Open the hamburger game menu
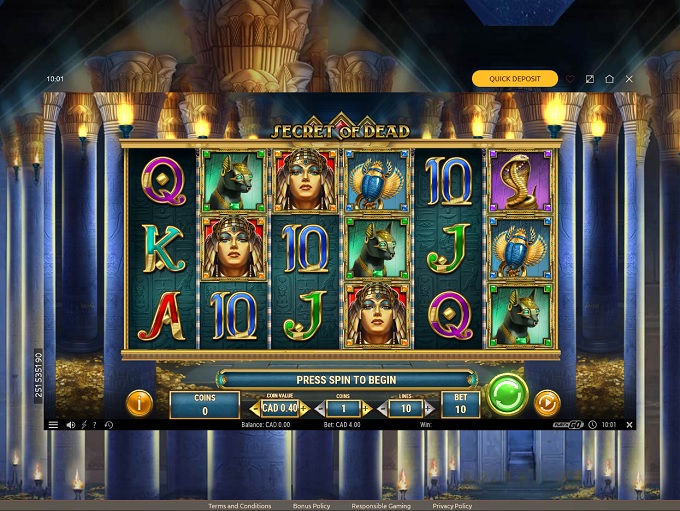This screenshot has width=680, height=511. click(53, 425)
